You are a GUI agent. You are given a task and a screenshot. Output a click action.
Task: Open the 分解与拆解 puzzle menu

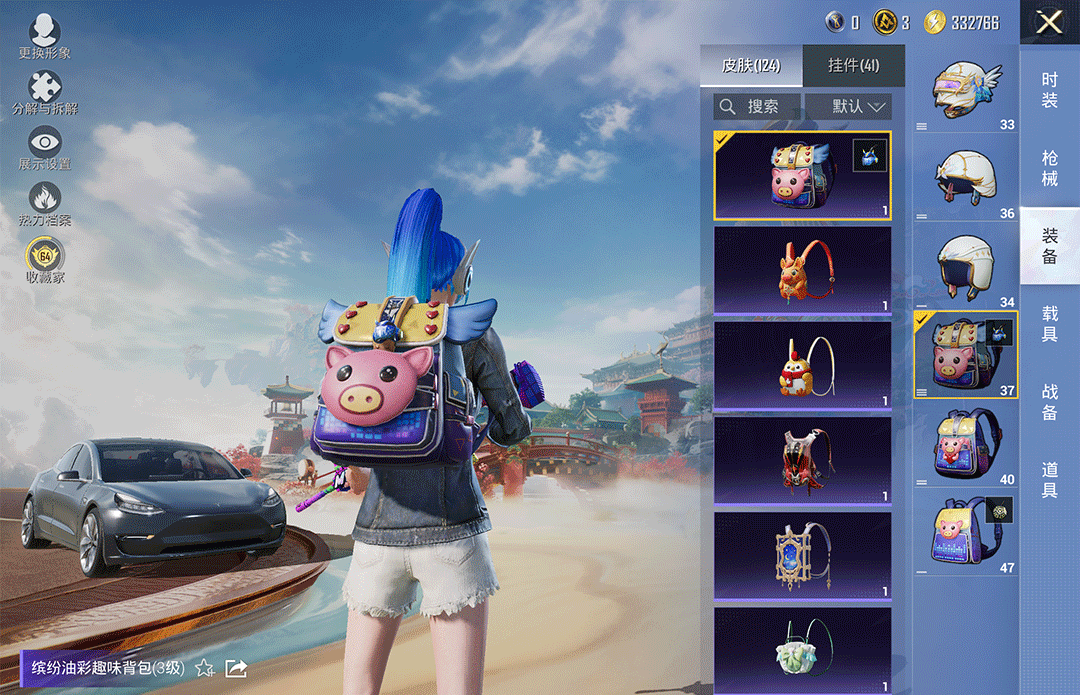pos(45,91)
